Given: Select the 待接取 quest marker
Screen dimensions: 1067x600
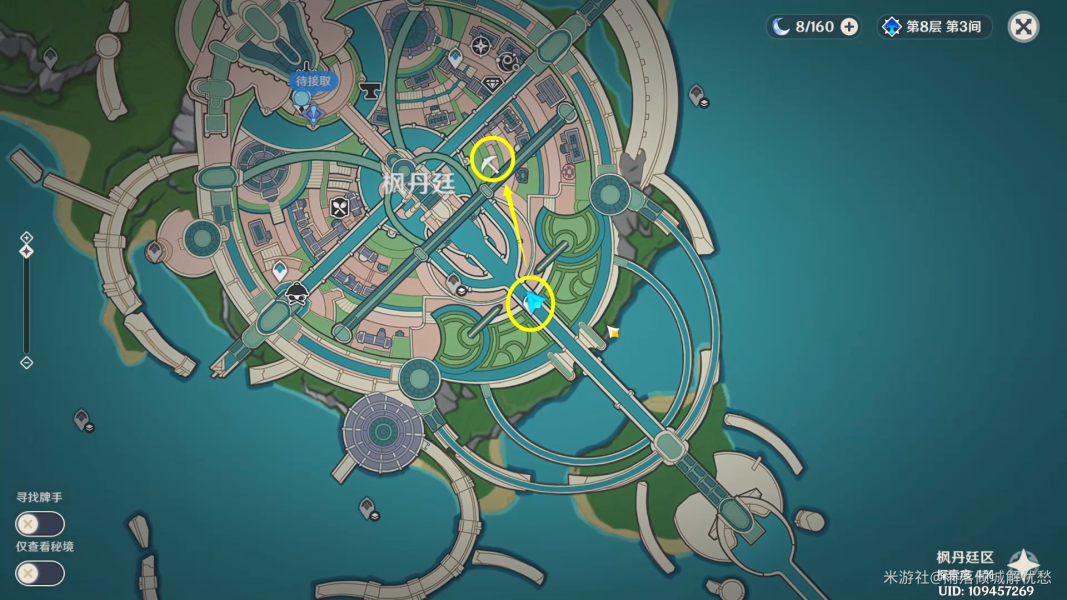Looking at the screenshot, I should pyautogui.click(x=313, y=82).
